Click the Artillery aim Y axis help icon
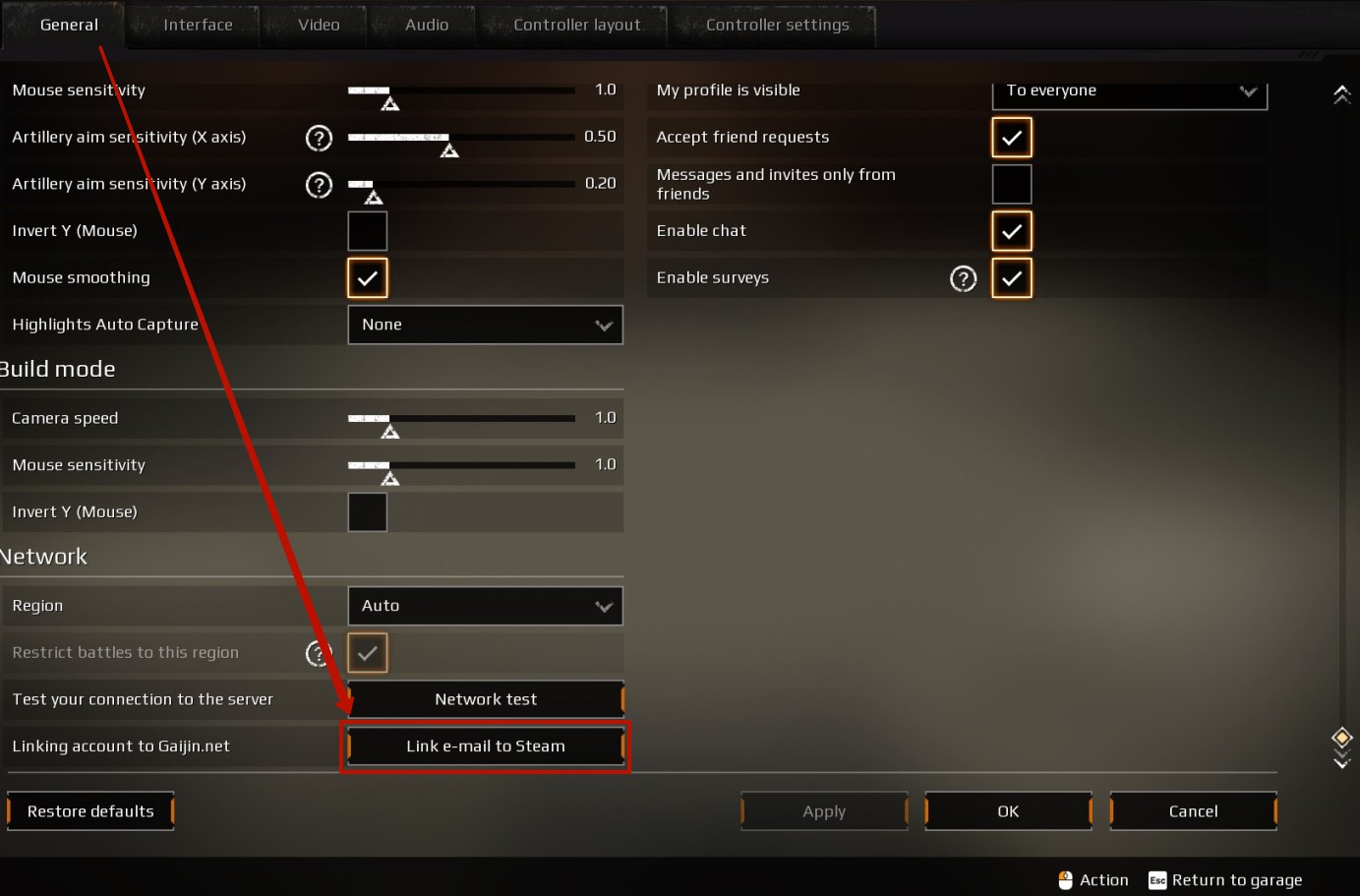 point(319,185)
